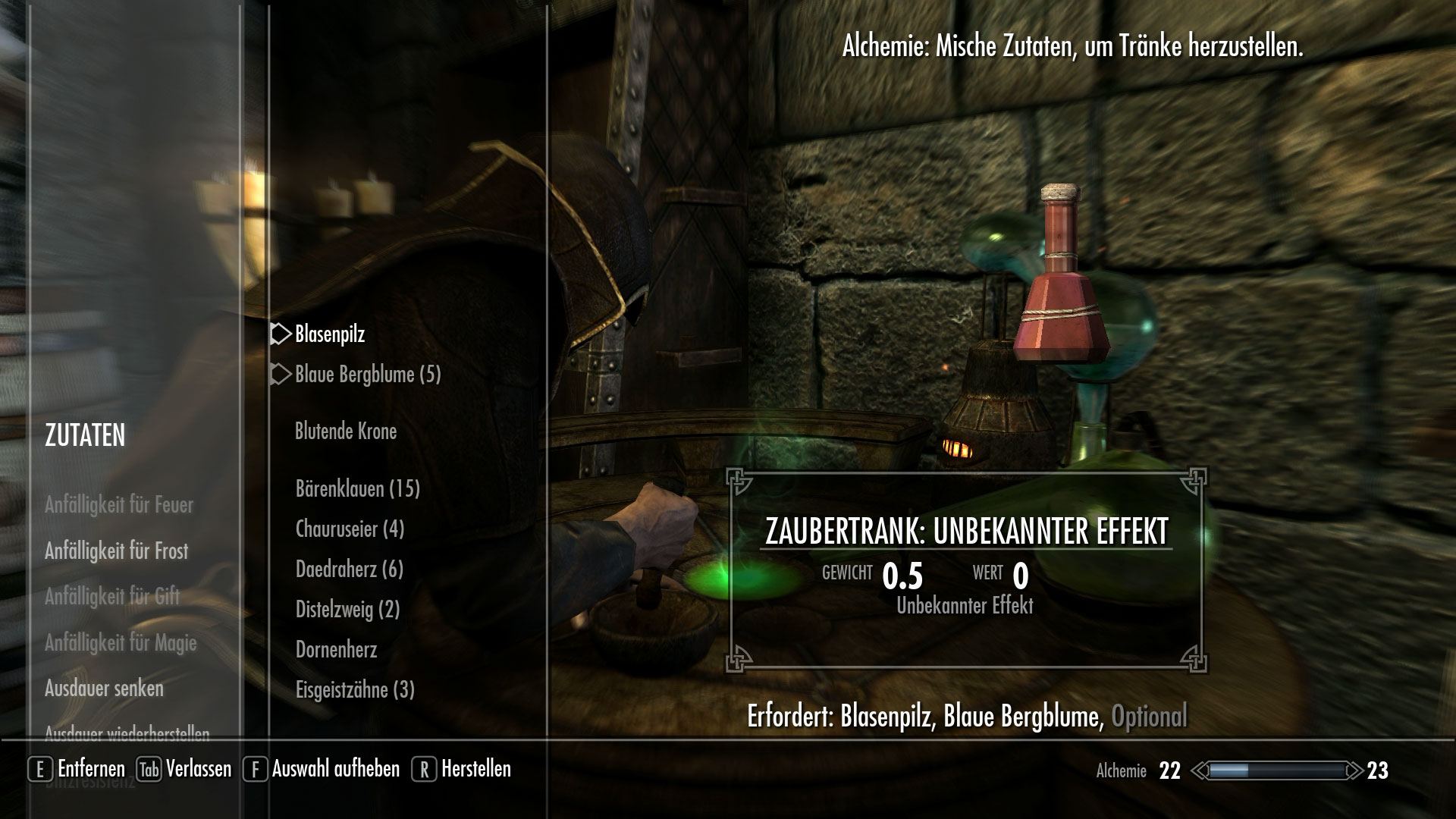
Task: Deselect the Blasenpilz ingredient
Action: pyautogui.click(x=331, y=332)
